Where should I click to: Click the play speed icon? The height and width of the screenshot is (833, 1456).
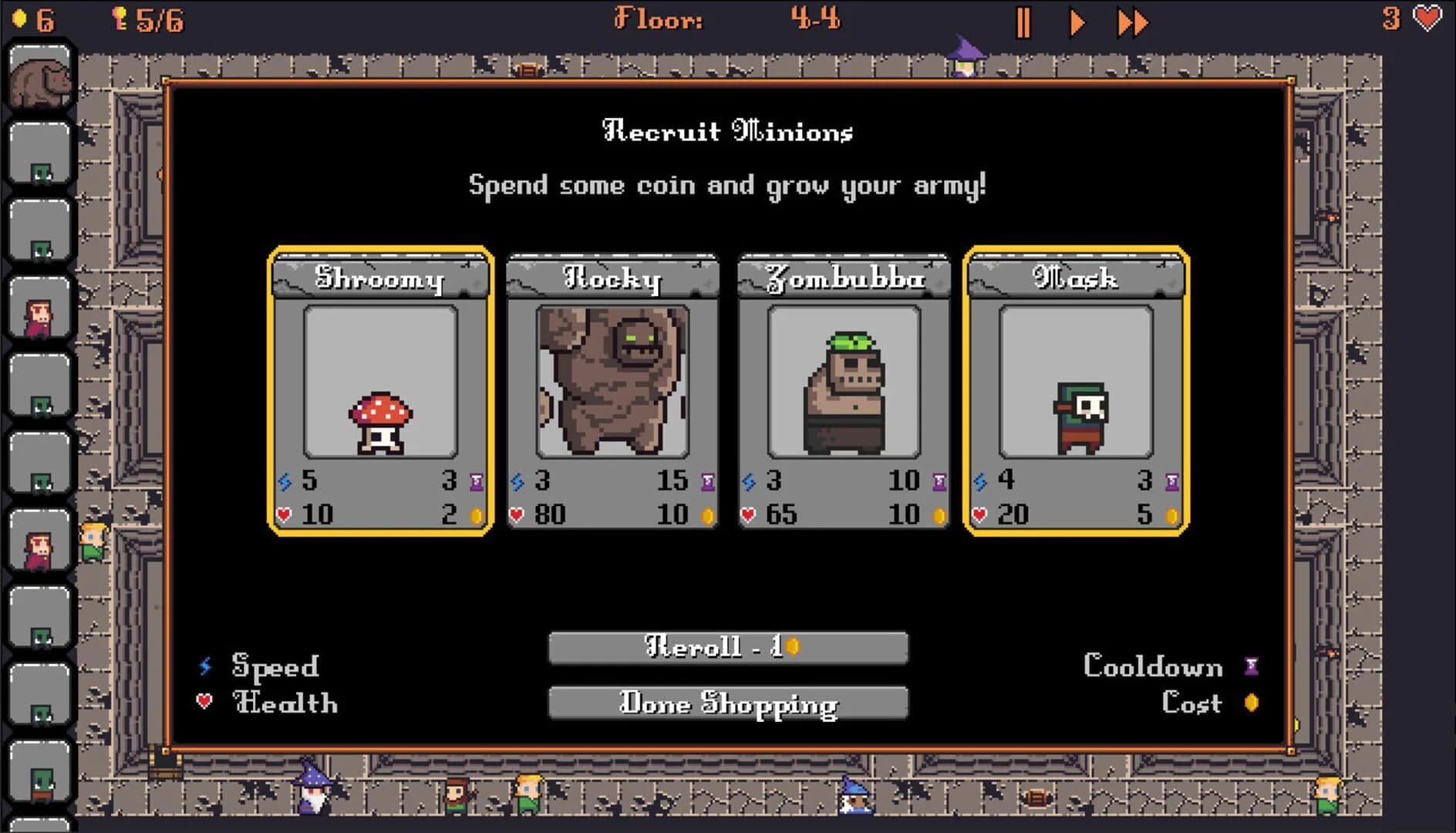pyautogui.click(x=1075, y=22)
